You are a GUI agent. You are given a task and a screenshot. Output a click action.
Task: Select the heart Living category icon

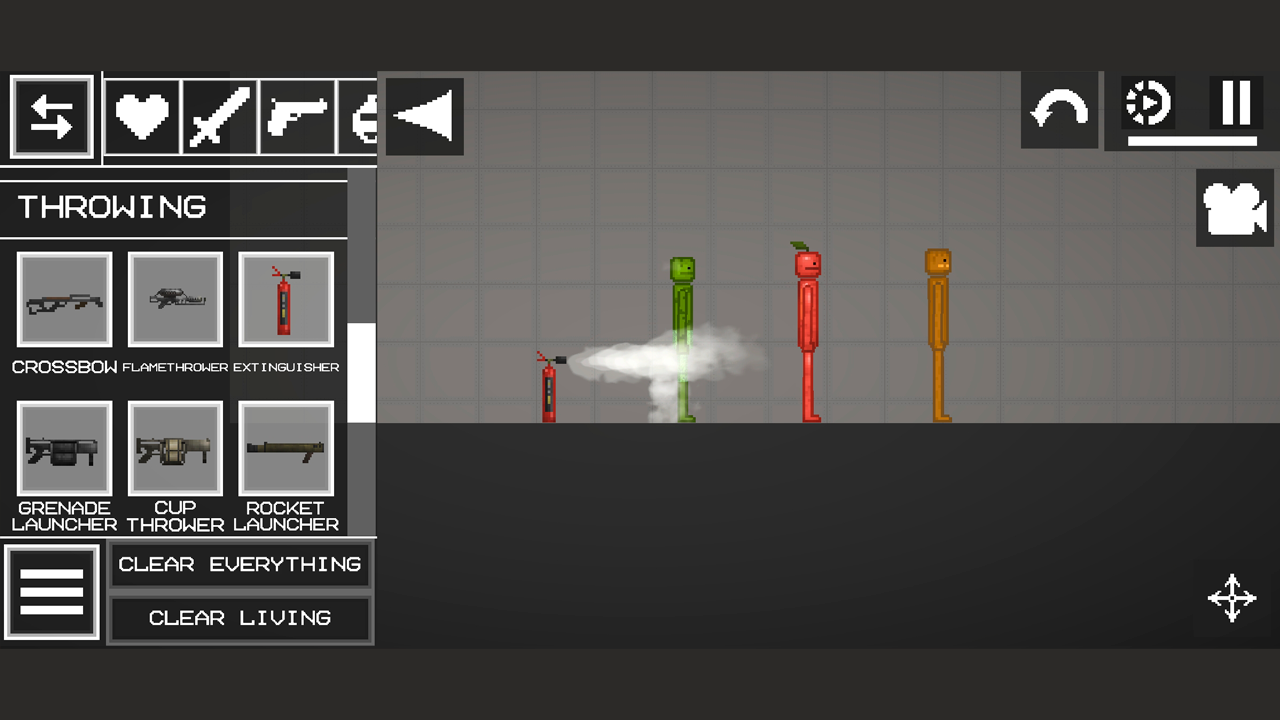141,116
